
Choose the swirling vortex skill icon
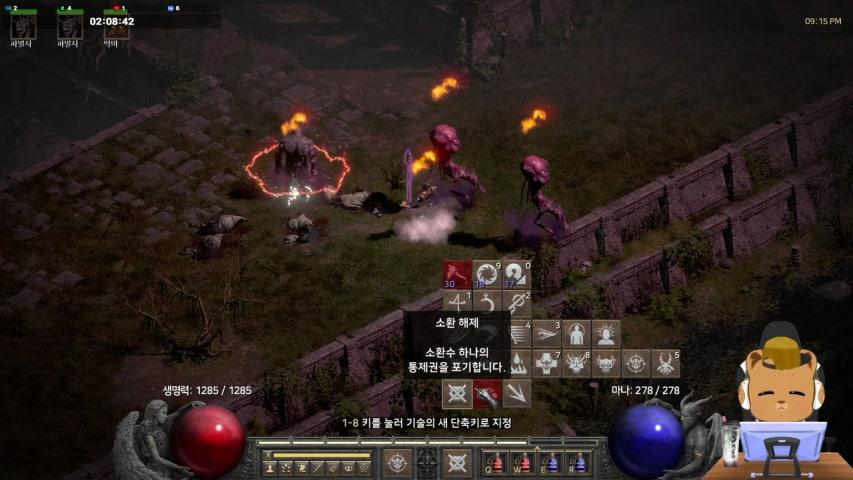(486, 274)
